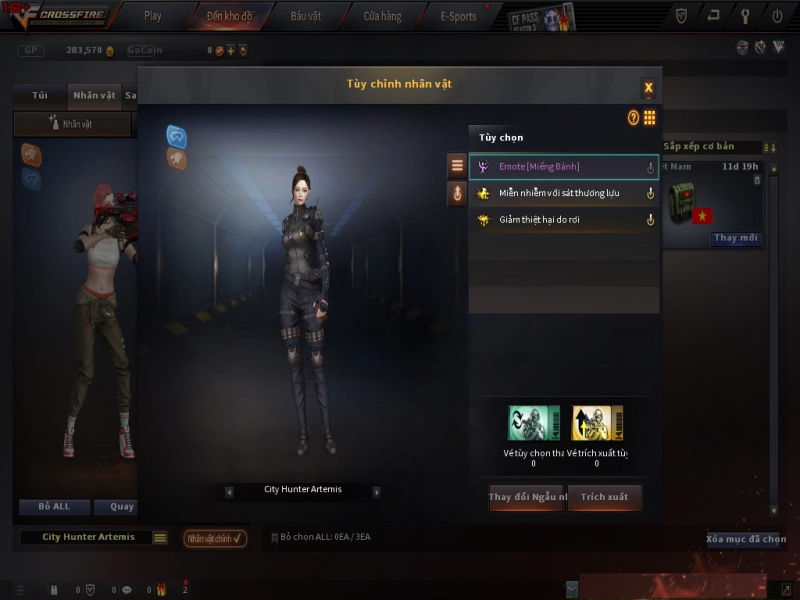Close the Tùy chỉnh nhân vật dialog

(648, 87)
